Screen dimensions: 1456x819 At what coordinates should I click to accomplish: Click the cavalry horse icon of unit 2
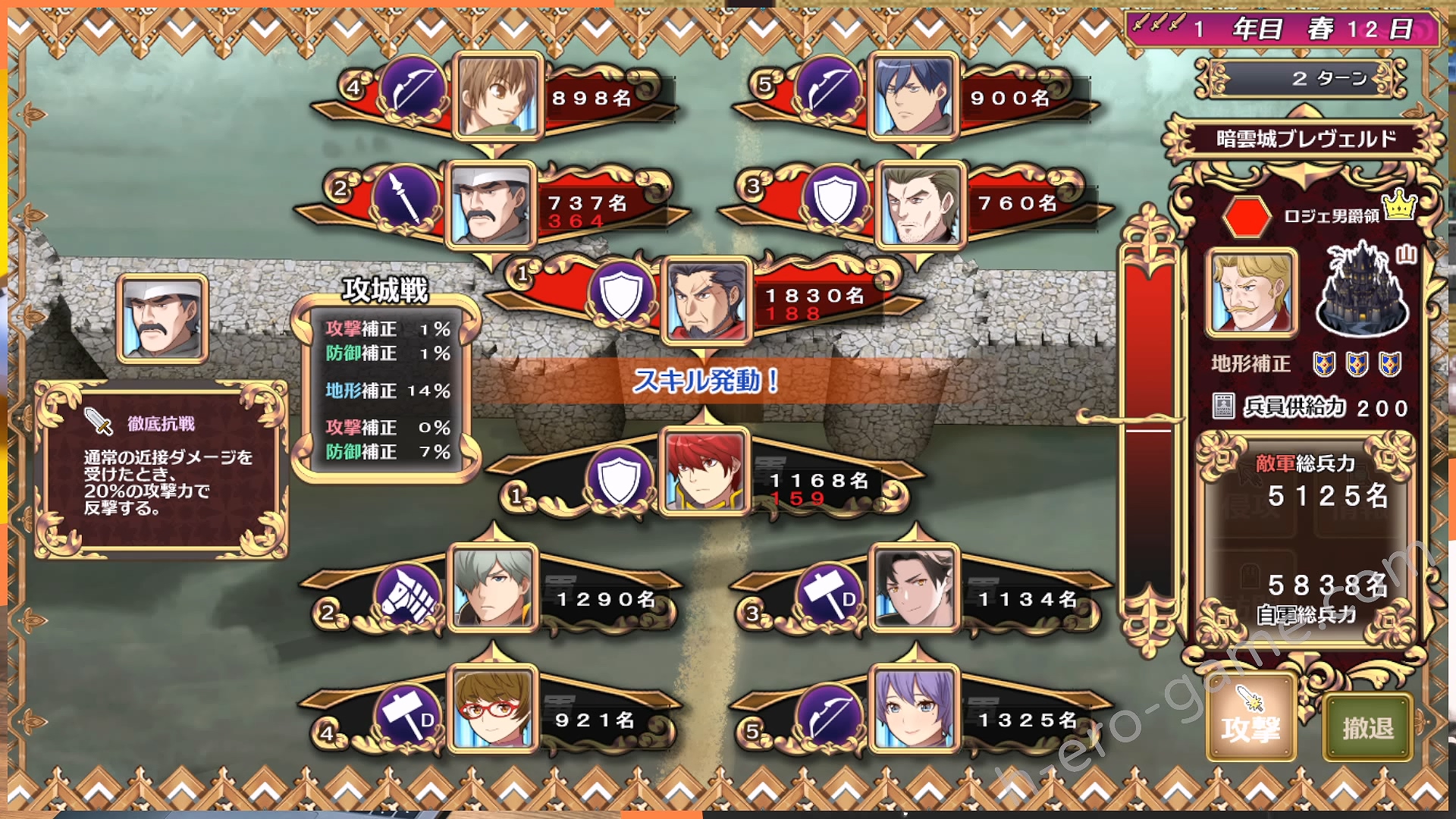(409, 598)
